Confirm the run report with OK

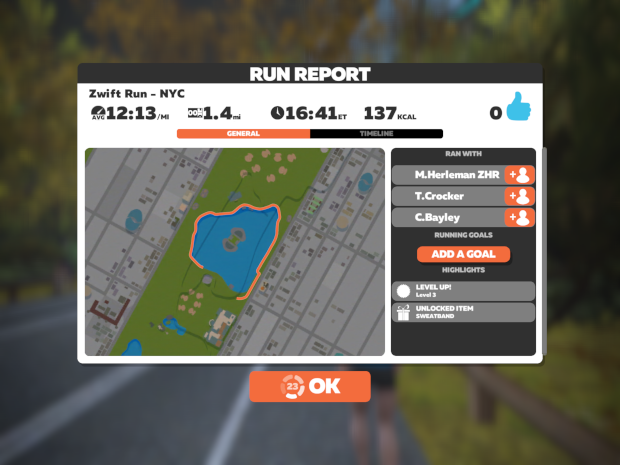[310, 387]
